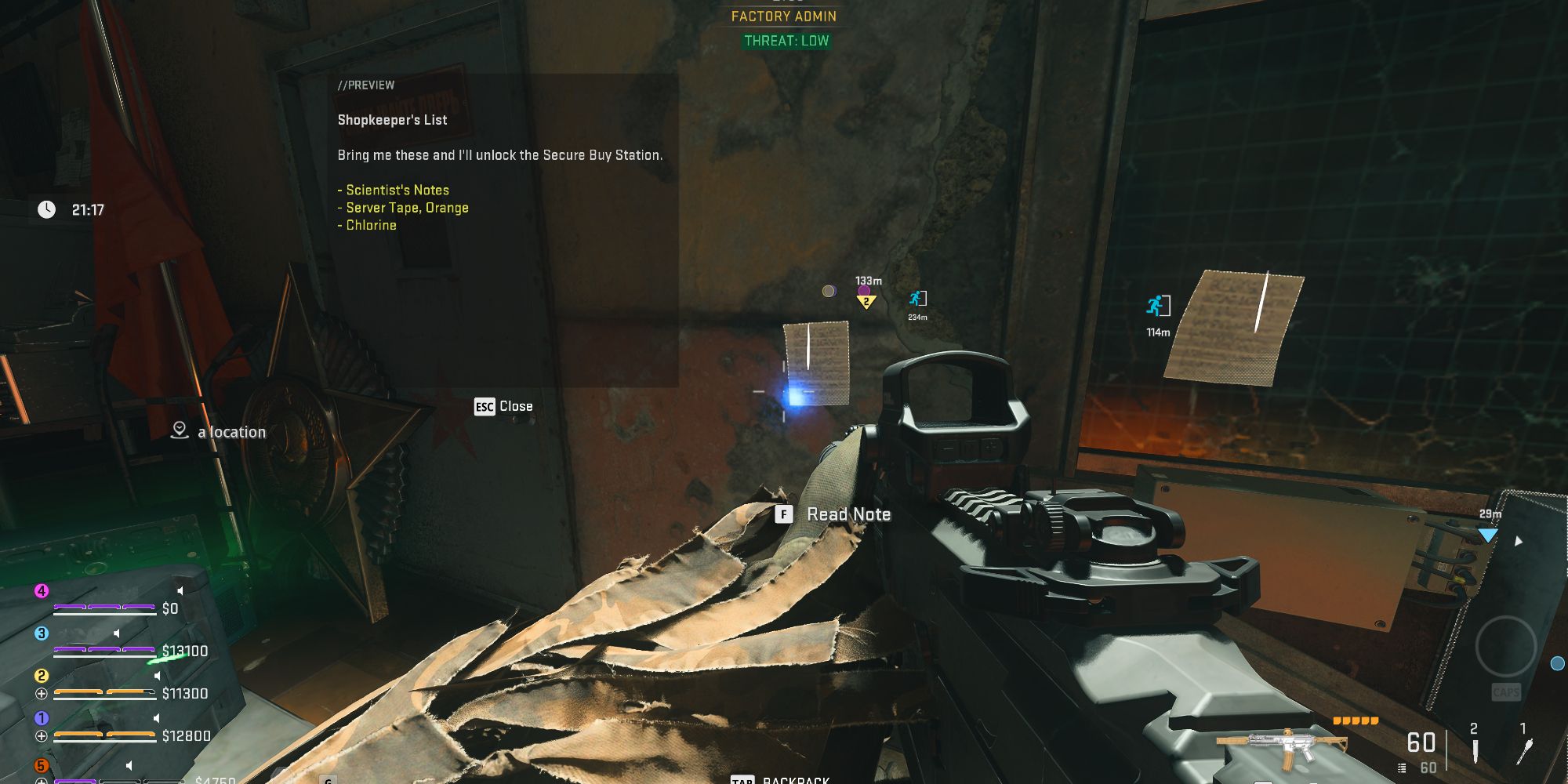Select the lethal equipment icon in slot 2
The image size is (1568, 784).
click(1475, 751)
